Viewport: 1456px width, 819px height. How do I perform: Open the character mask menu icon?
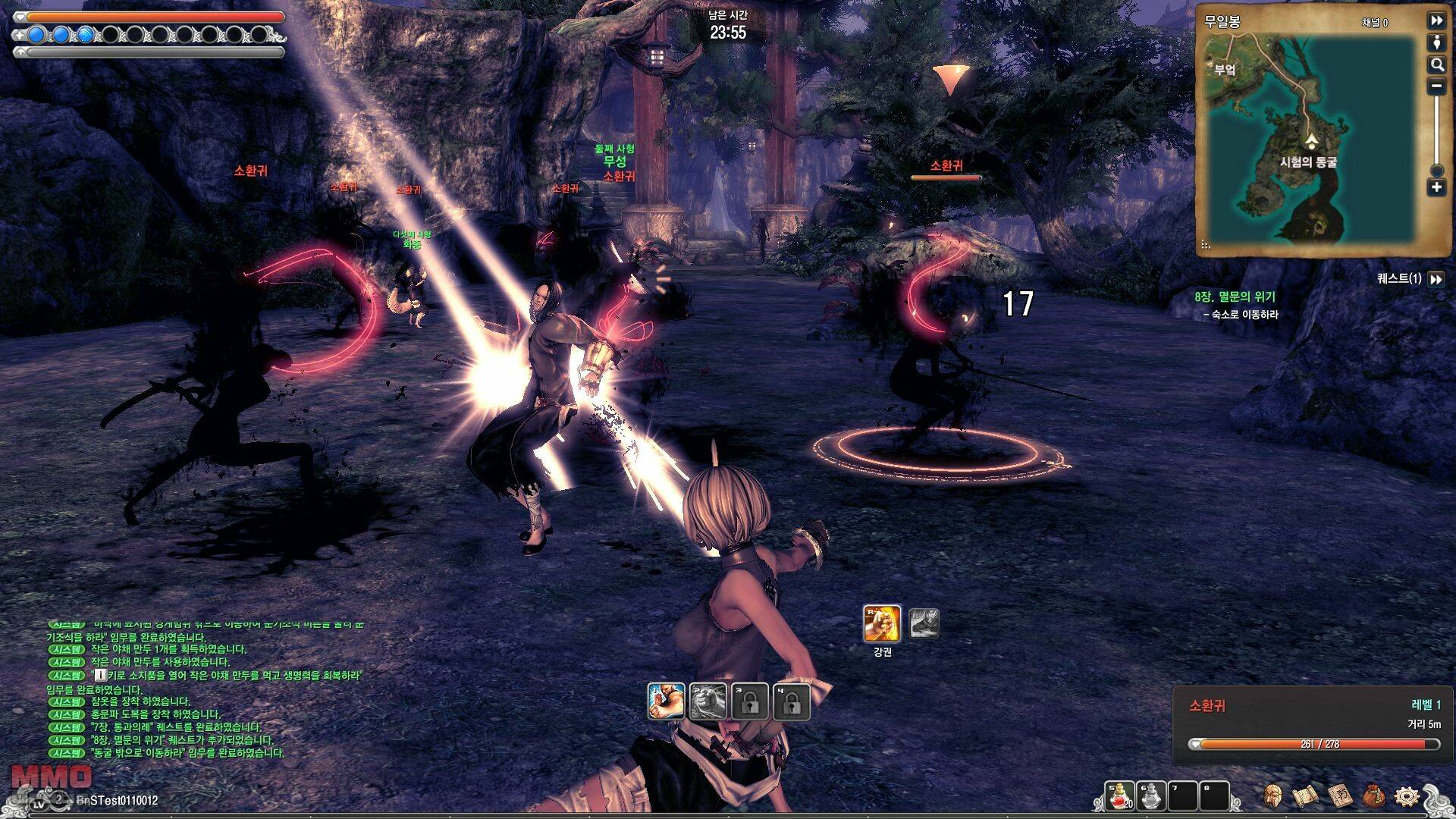1273,796
